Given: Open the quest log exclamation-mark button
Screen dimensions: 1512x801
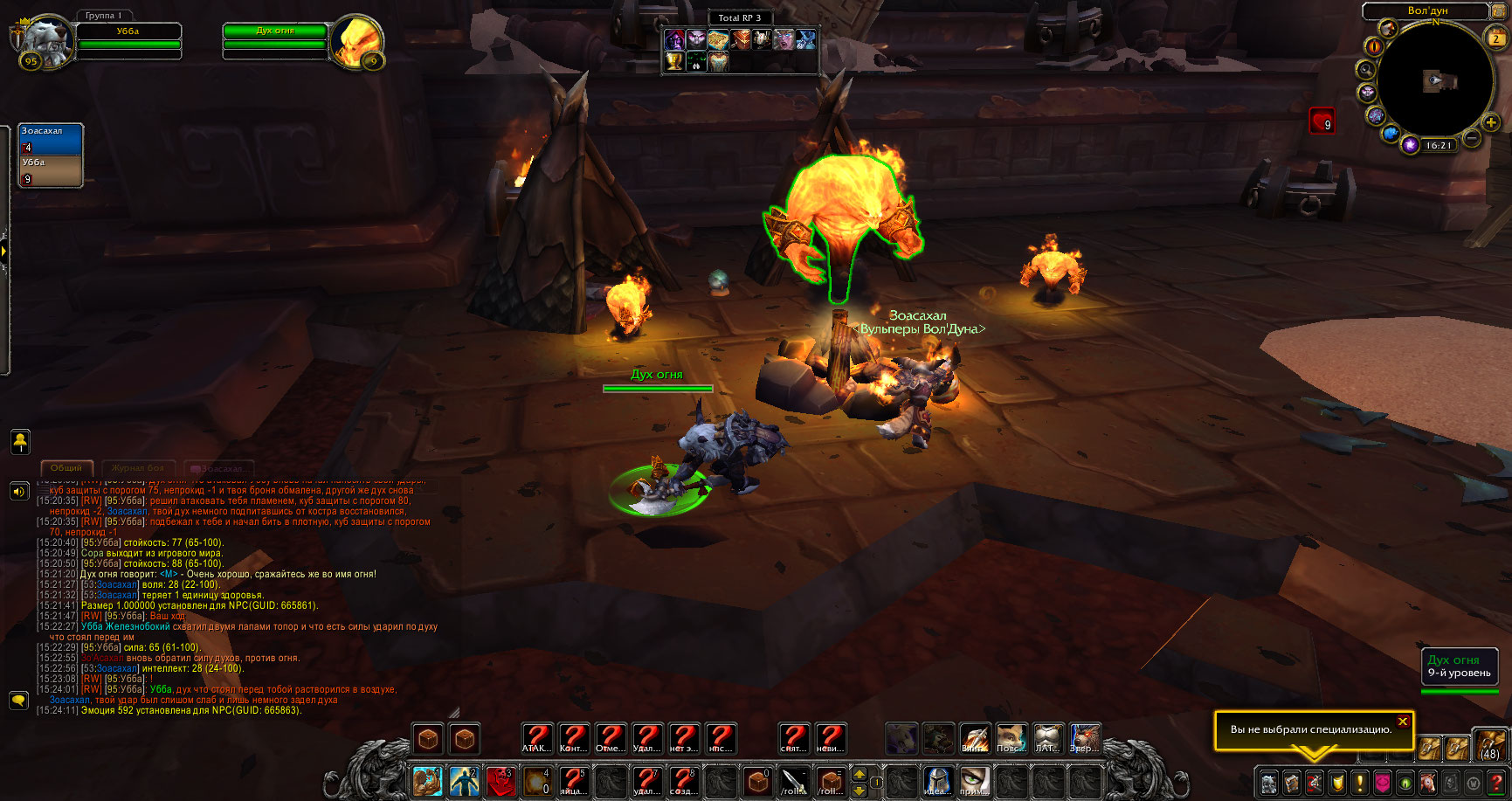Looking at the screenshot, I should pos(1359,782).
